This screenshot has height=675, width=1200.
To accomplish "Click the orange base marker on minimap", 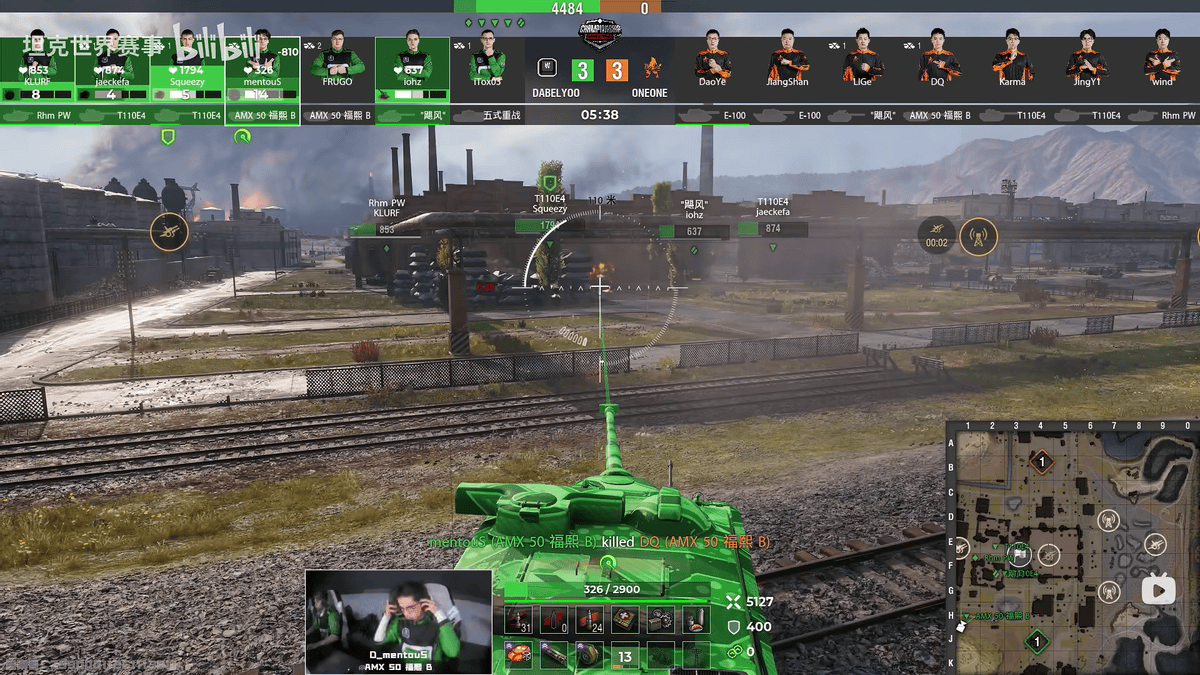I will point(1042,461).
